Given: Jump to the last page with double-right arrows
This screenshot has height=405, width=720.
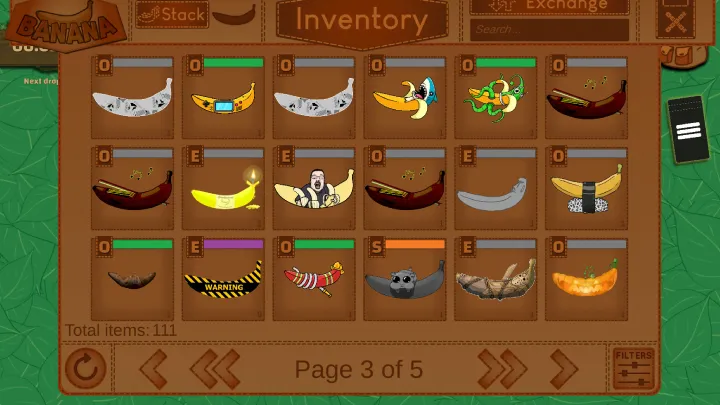Looking at the screenshot, I should 502,369.
